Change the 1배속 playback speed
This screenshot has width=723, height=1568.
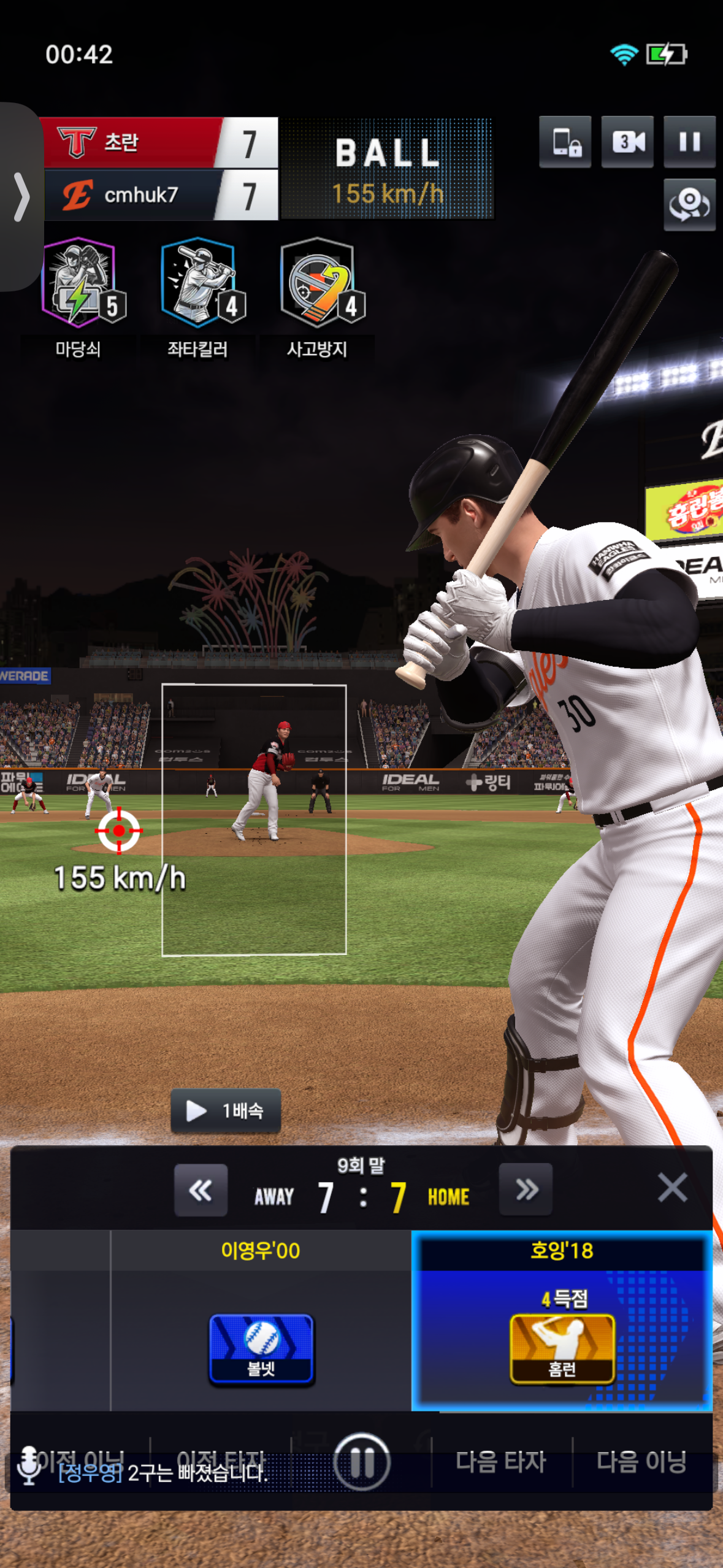[x=226, y=1110]
